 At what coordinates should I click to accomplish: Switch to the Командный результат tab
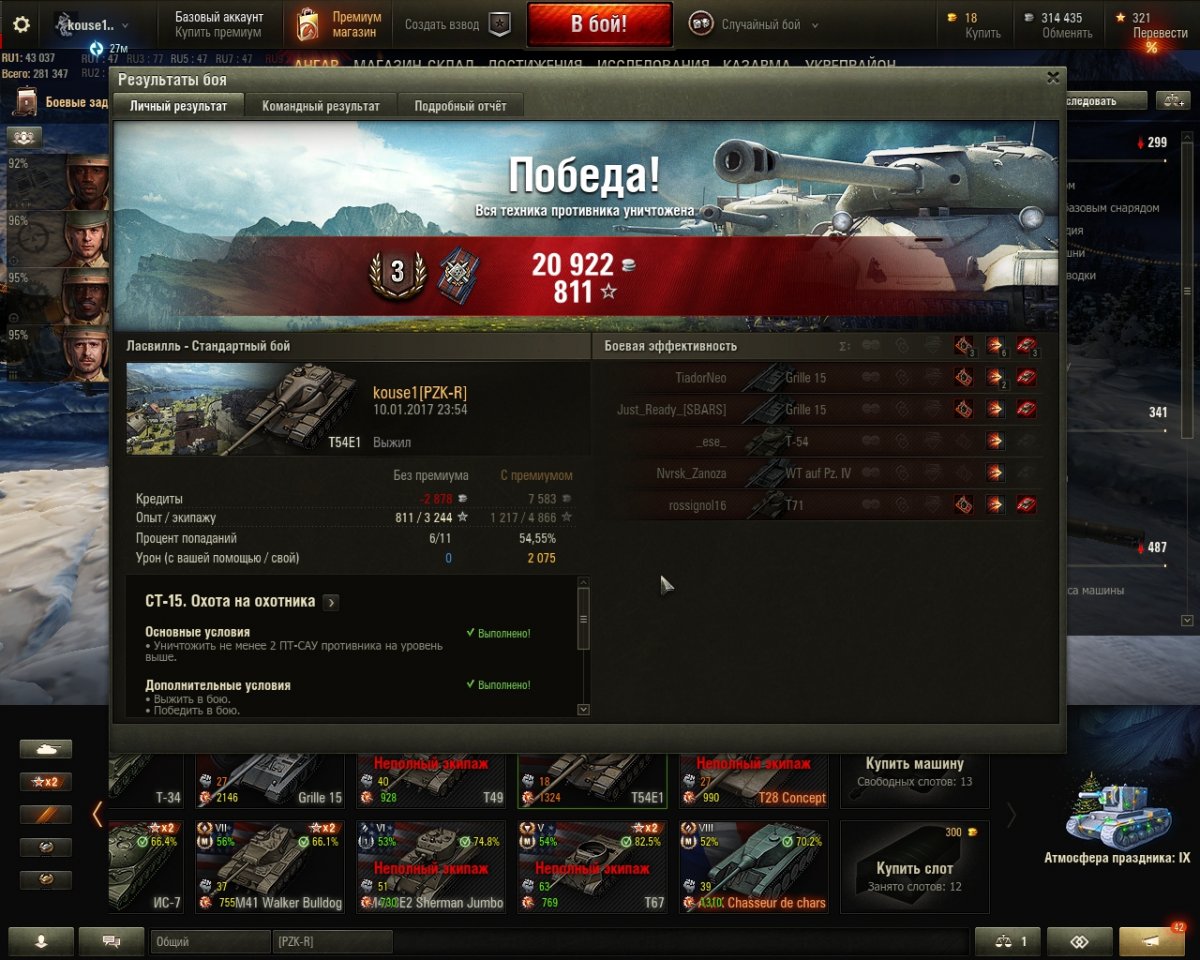coord(320,106)
